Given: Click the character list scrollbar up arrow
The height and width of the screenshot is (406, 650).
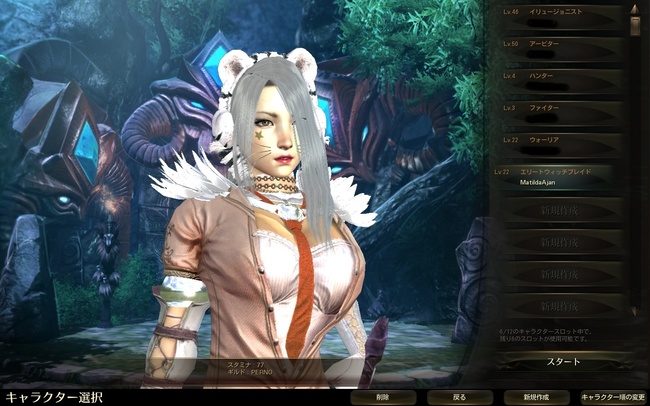Looking at the screenshot, I should click(x=634, y=11).
